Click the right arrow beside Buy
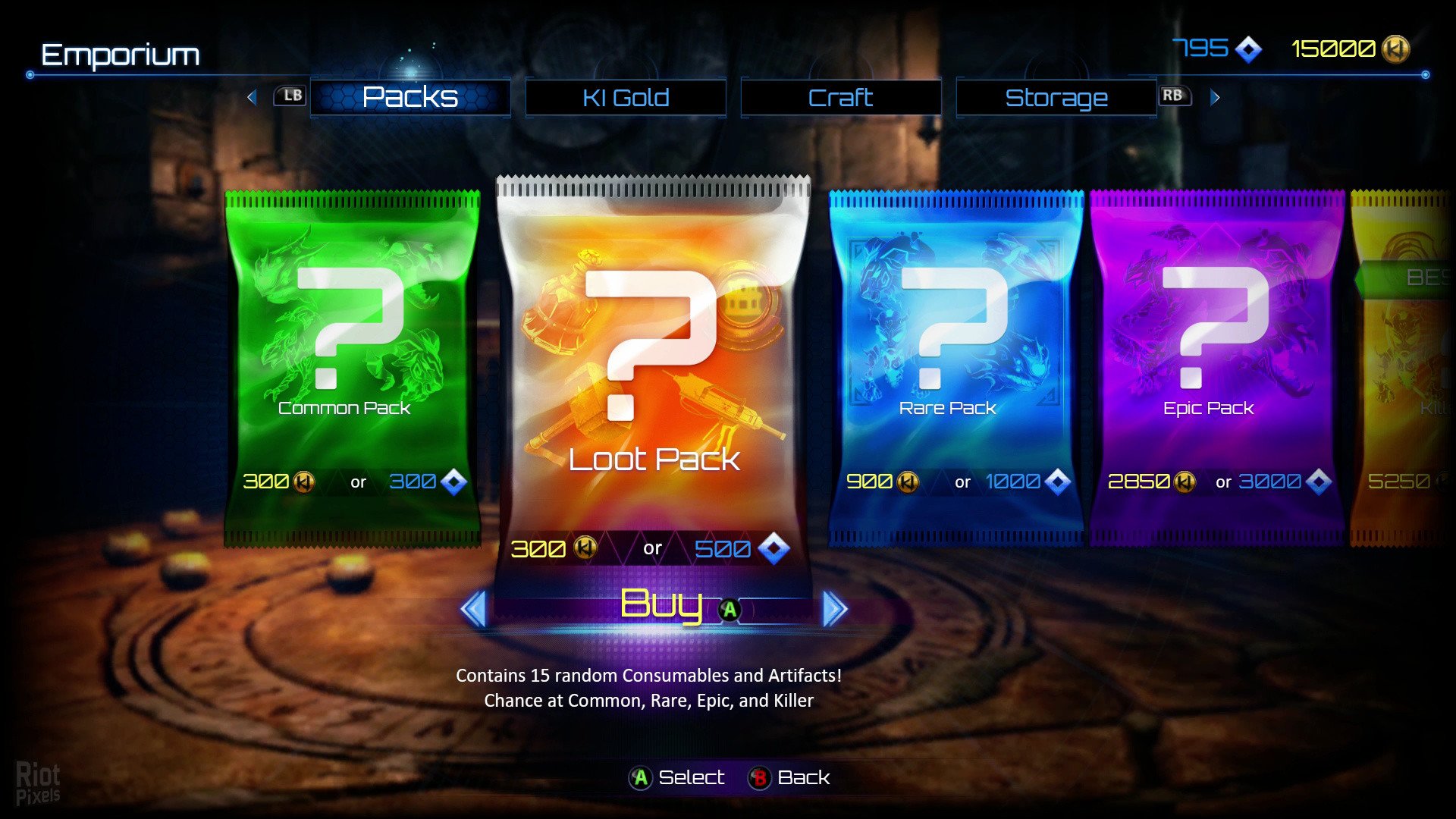Screen dimensions: 1456x819 (834, 609)
